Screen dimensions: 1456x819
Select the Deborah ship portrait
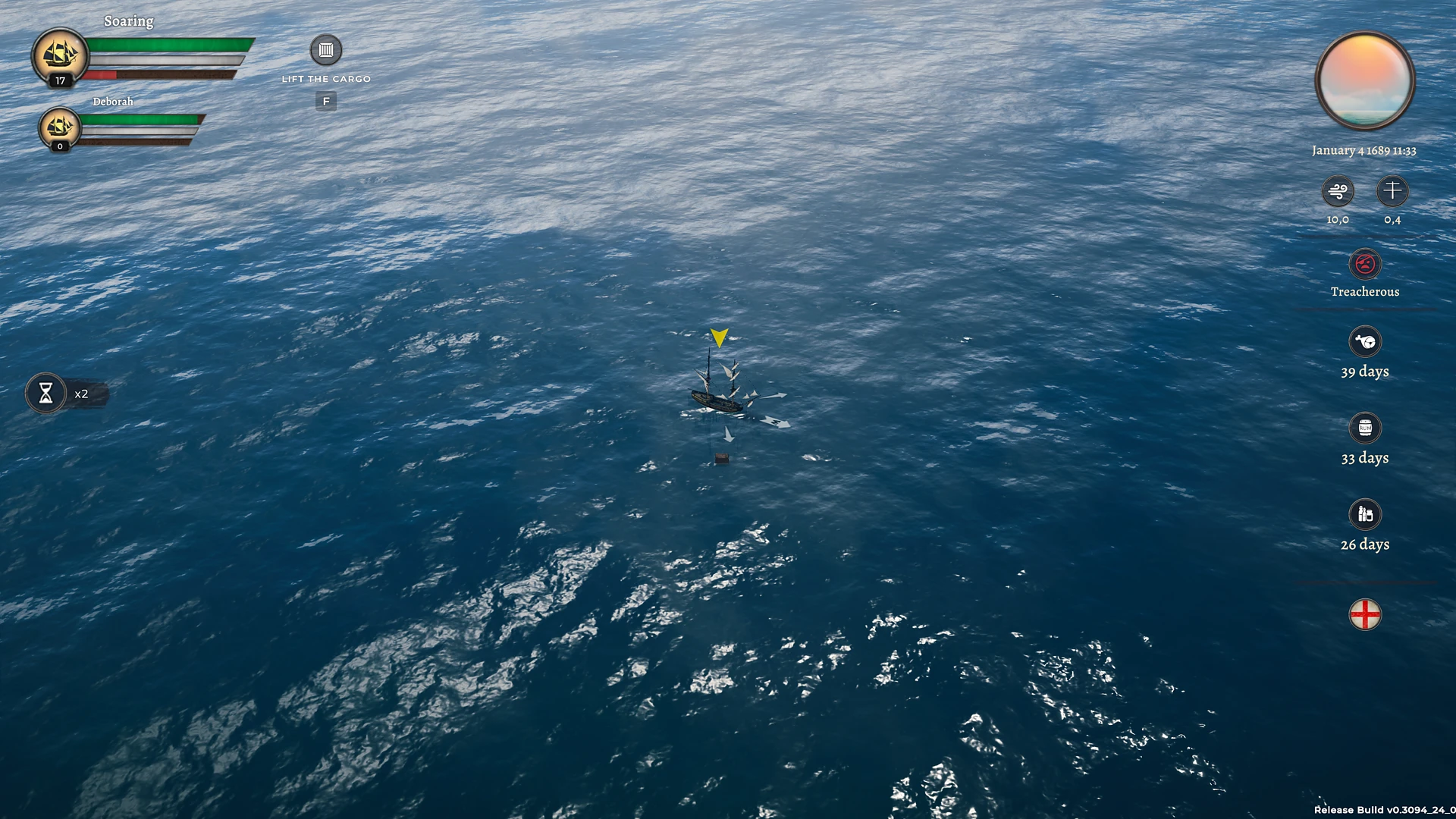click(x=60, y=127)
